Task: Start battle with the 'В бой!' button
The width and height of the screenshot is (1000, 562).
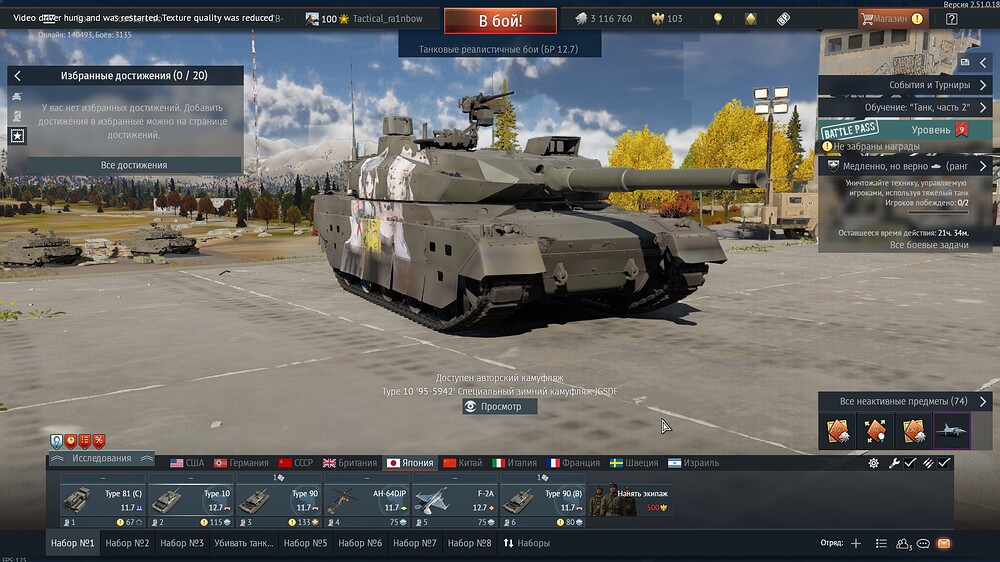Action: pos(500,19)
